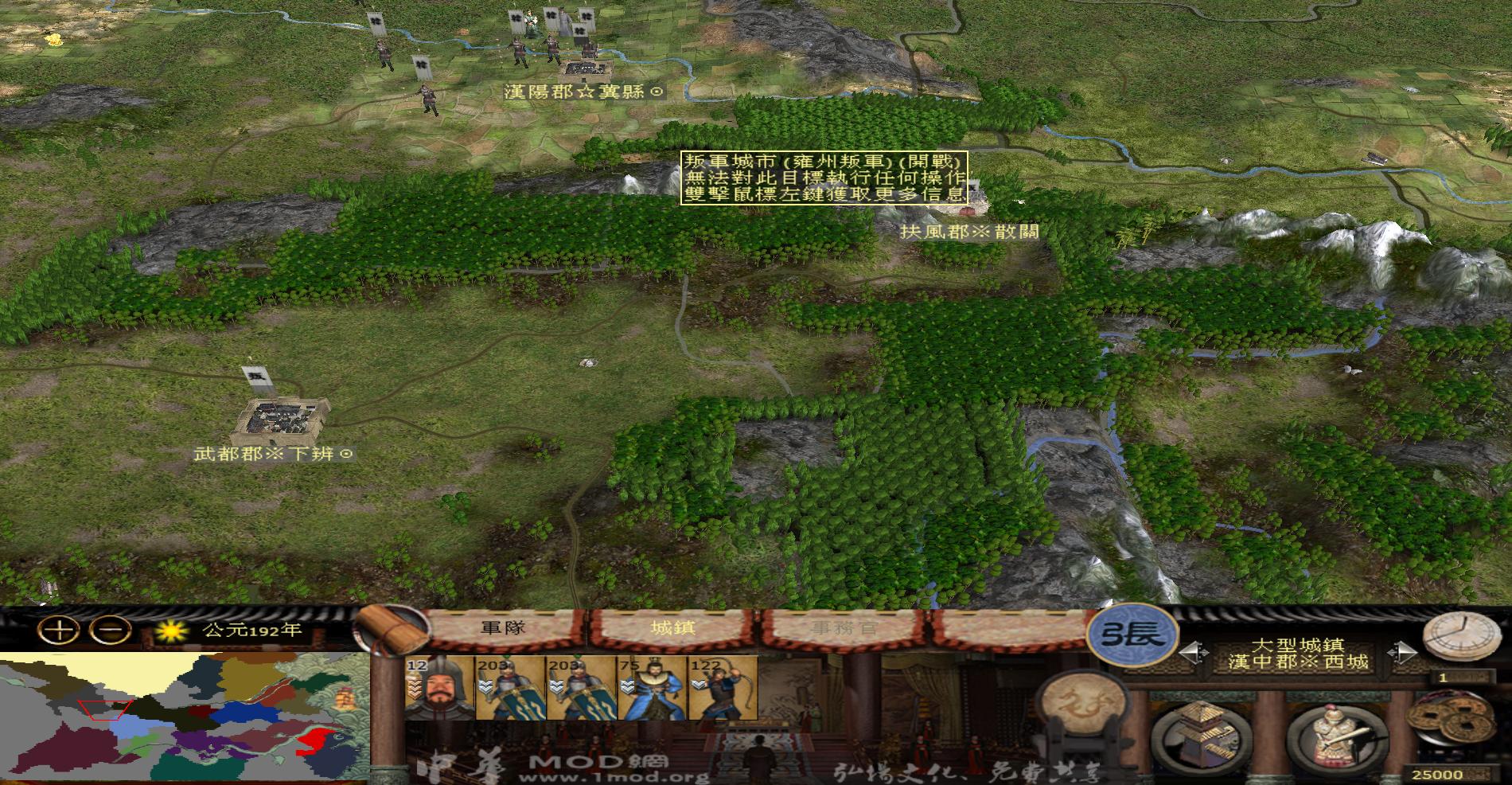This screenshot has width=1512, height=785.
Task: Select the blue-robed unit card with 75 men
Action: pyautogui.click(x=652, y=689)
